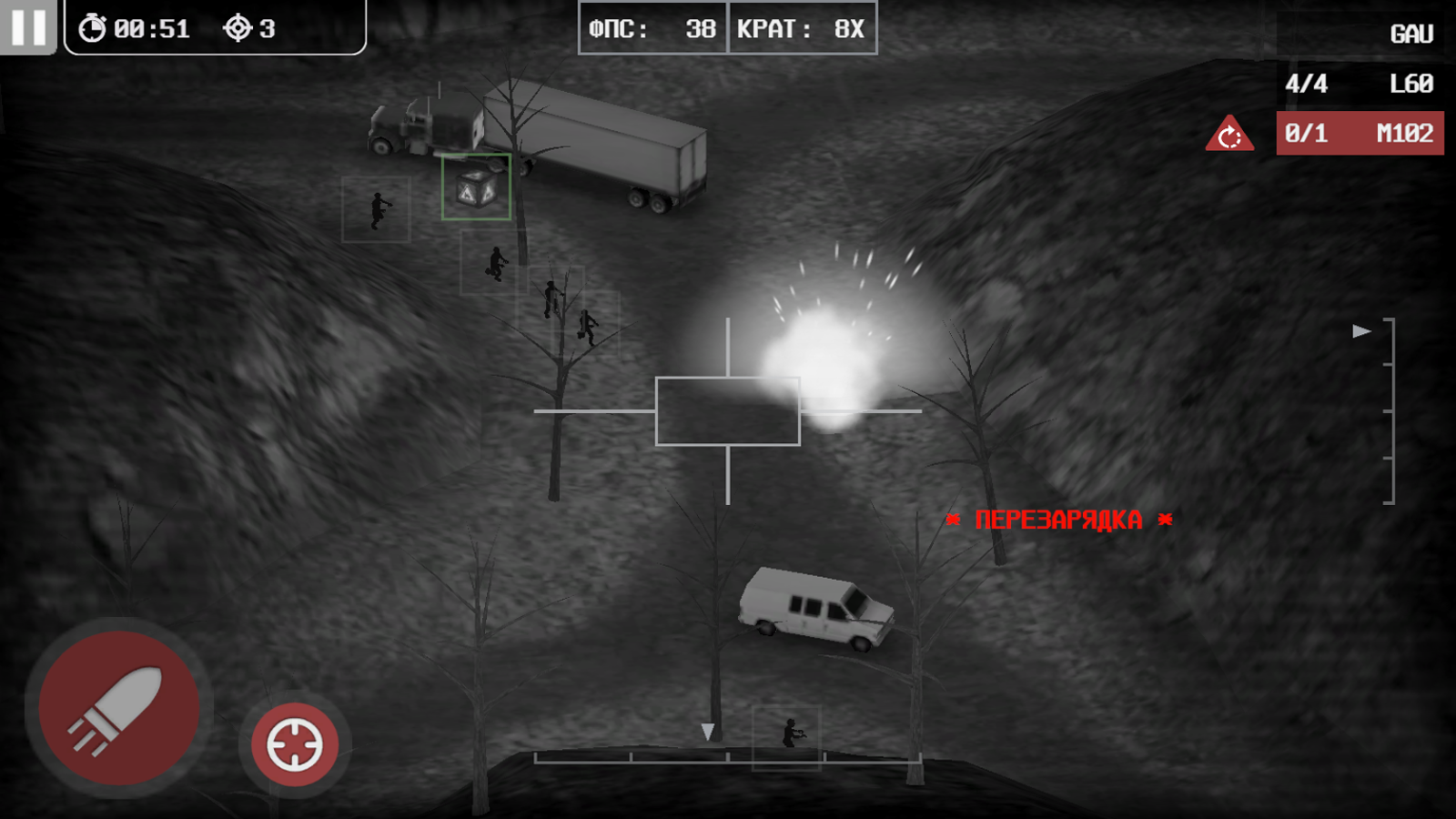
Task: Click the ПЕРЕЗАРЯДКА reload warning text
Action: [1058, 520]
